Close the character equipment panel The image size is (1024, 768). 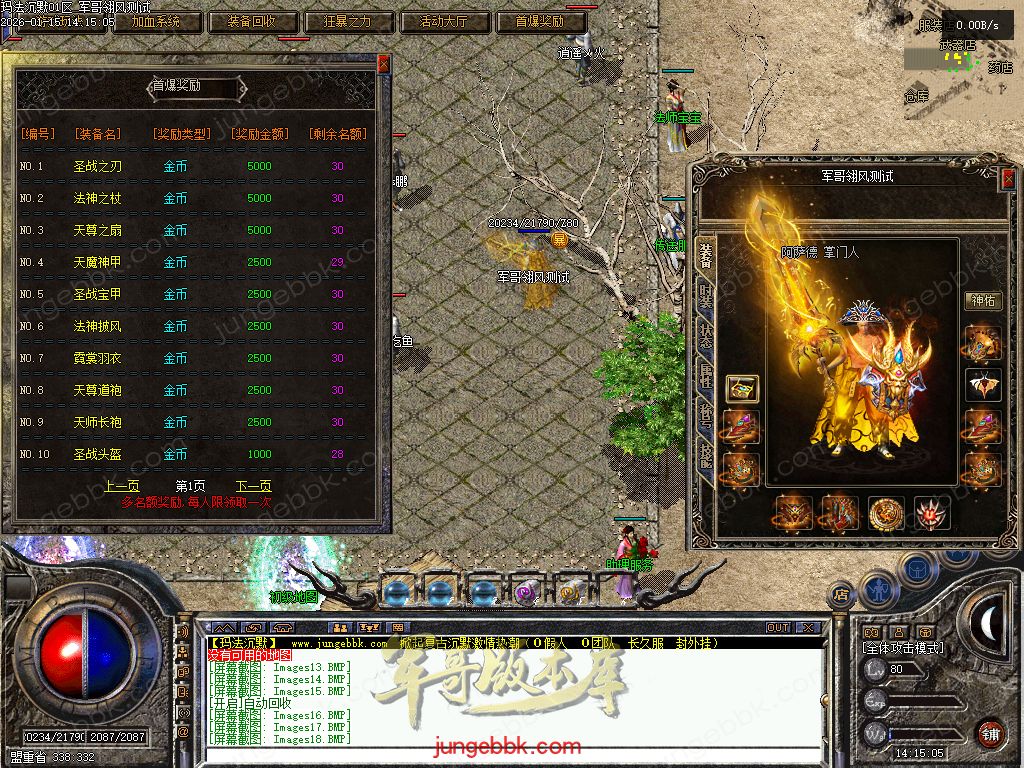tap(1007, 180)
